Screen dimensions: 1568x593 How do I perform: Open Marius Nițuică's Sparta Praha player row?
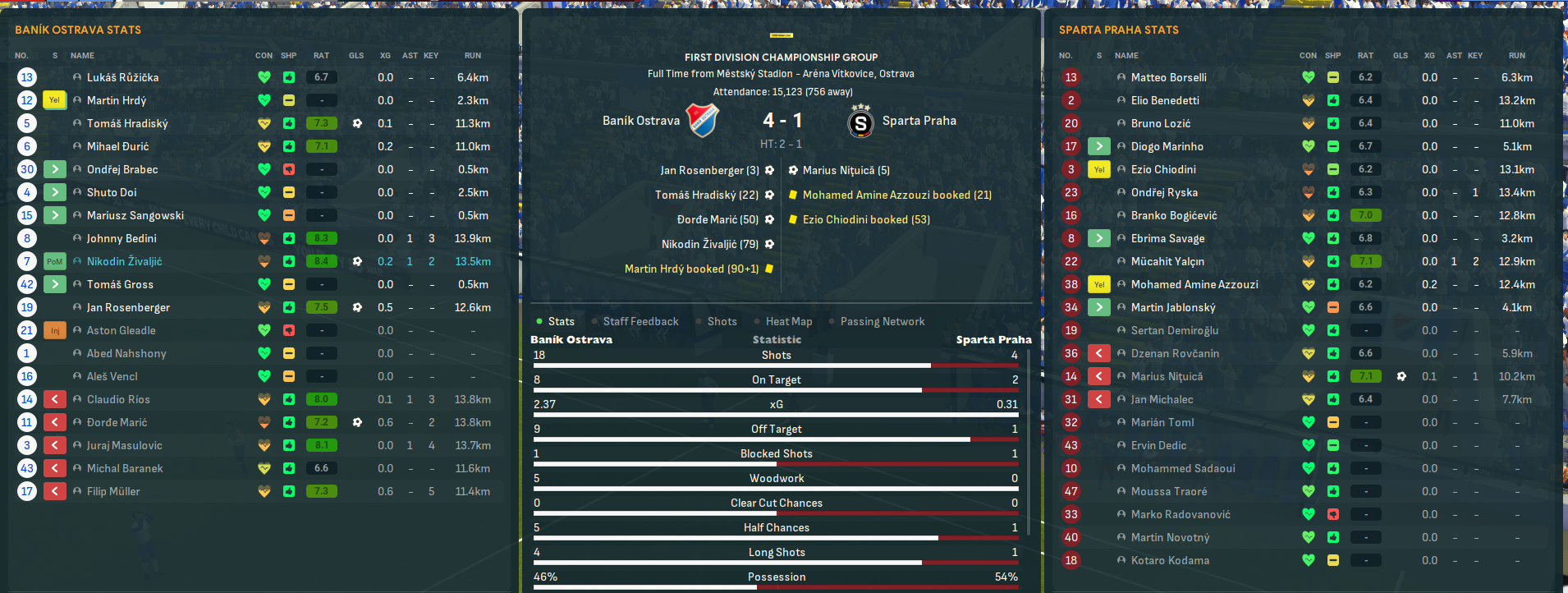pyautogui.click(x=1167, y=376)
